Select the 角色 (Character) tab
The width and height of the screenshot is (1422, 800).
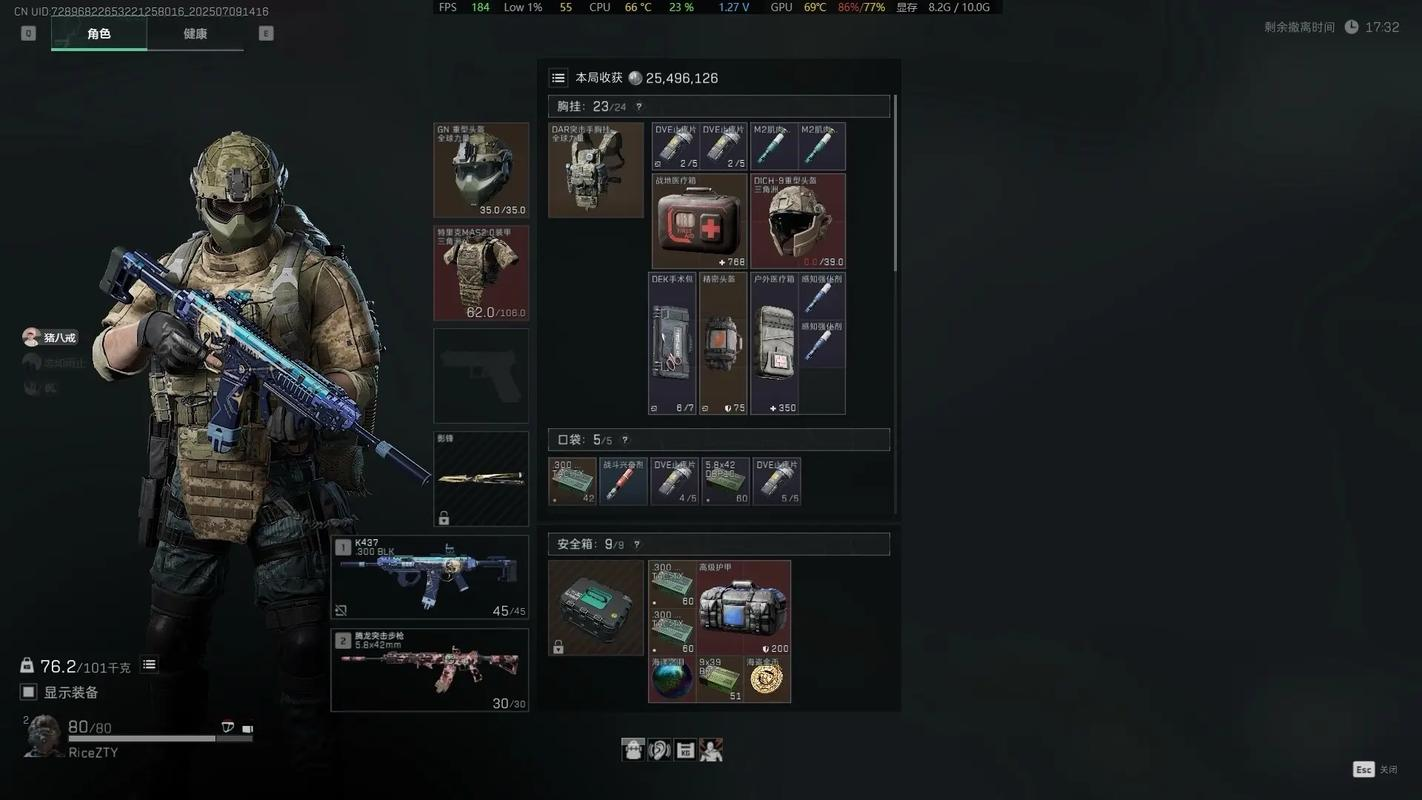point(99,34)
